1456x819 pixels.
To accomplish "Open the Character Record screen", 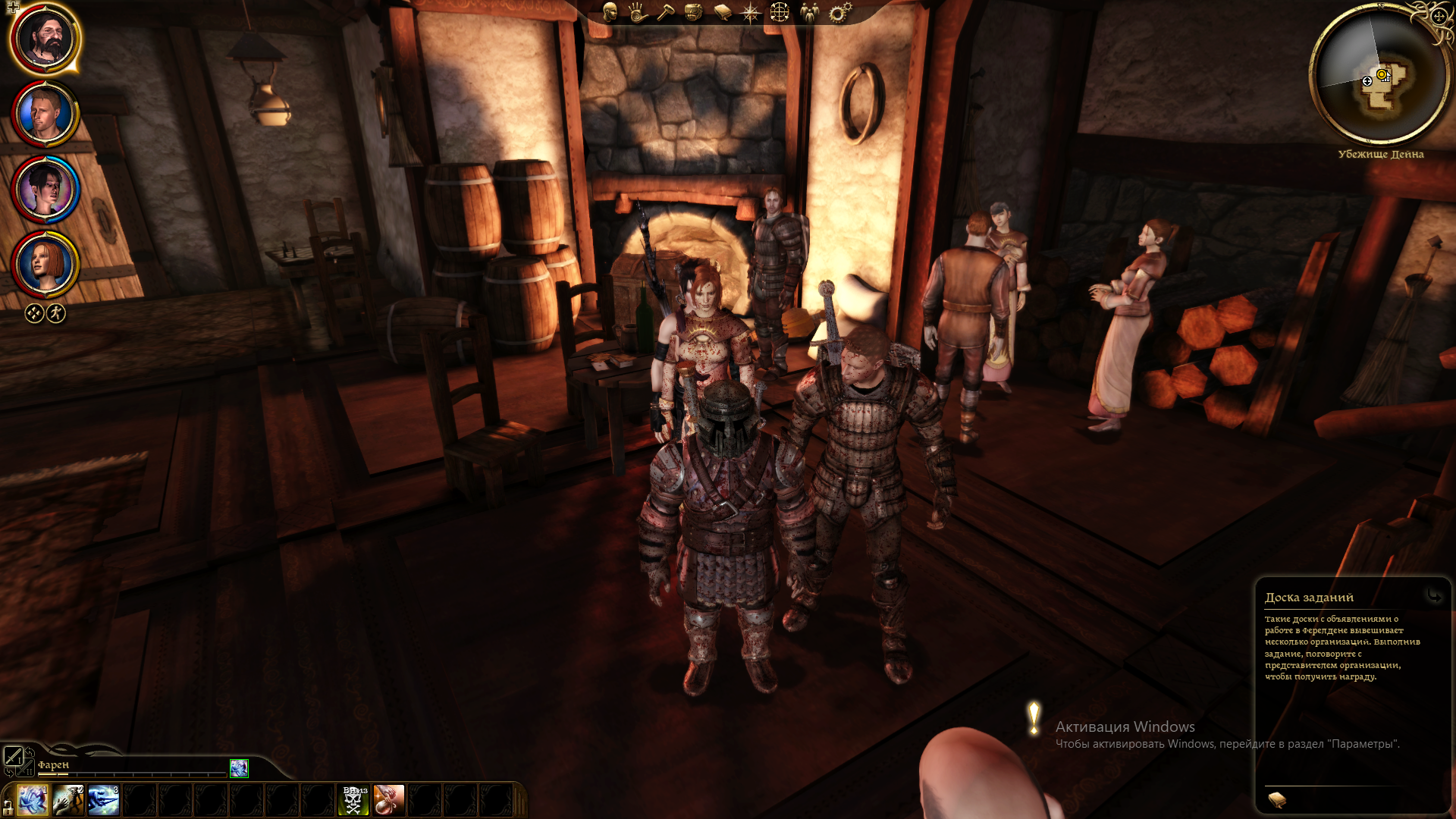I will point(610,13).
